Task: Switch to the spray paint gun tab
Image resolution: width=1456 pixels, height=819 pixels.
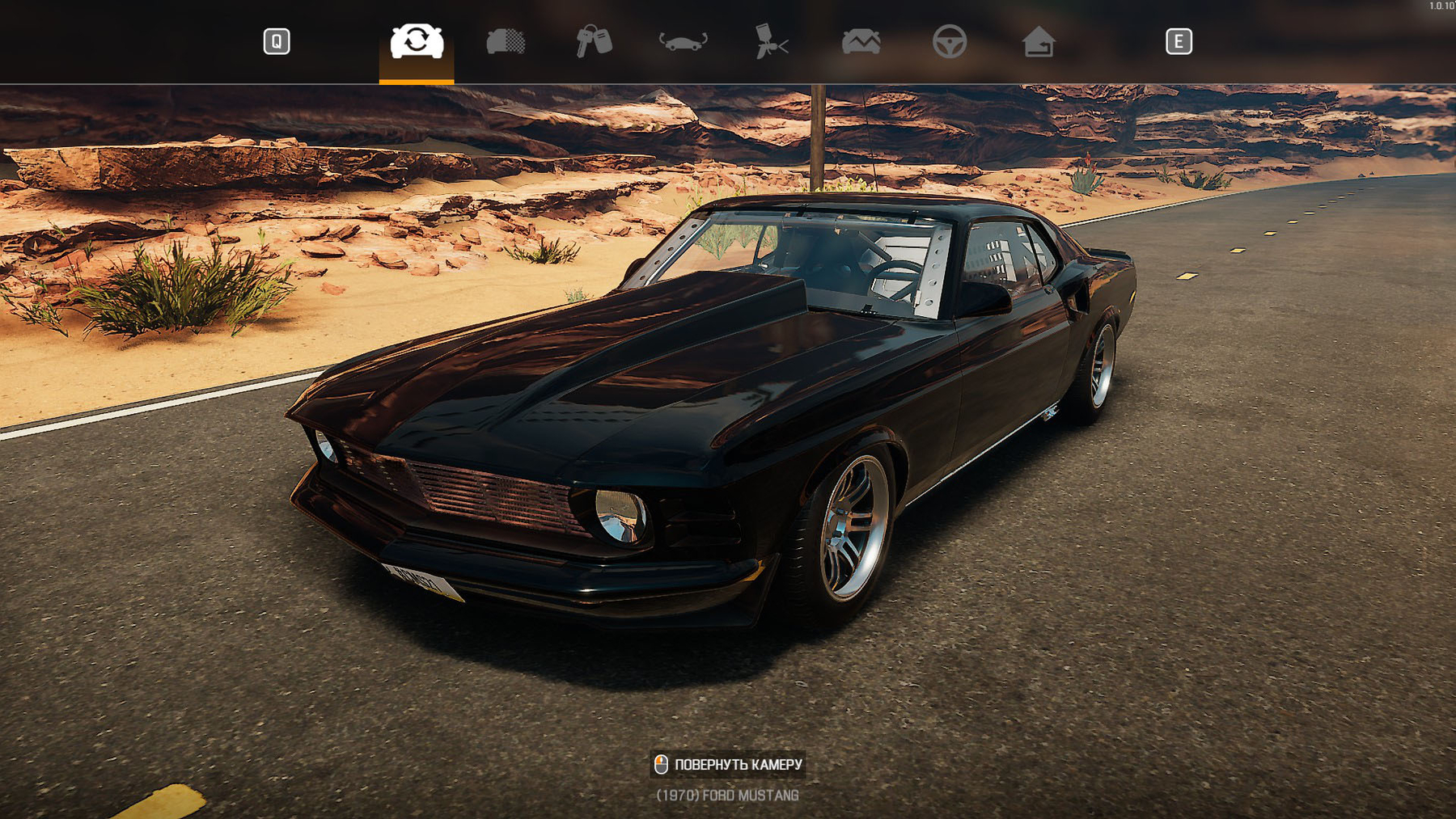Action: click(772, 41)
